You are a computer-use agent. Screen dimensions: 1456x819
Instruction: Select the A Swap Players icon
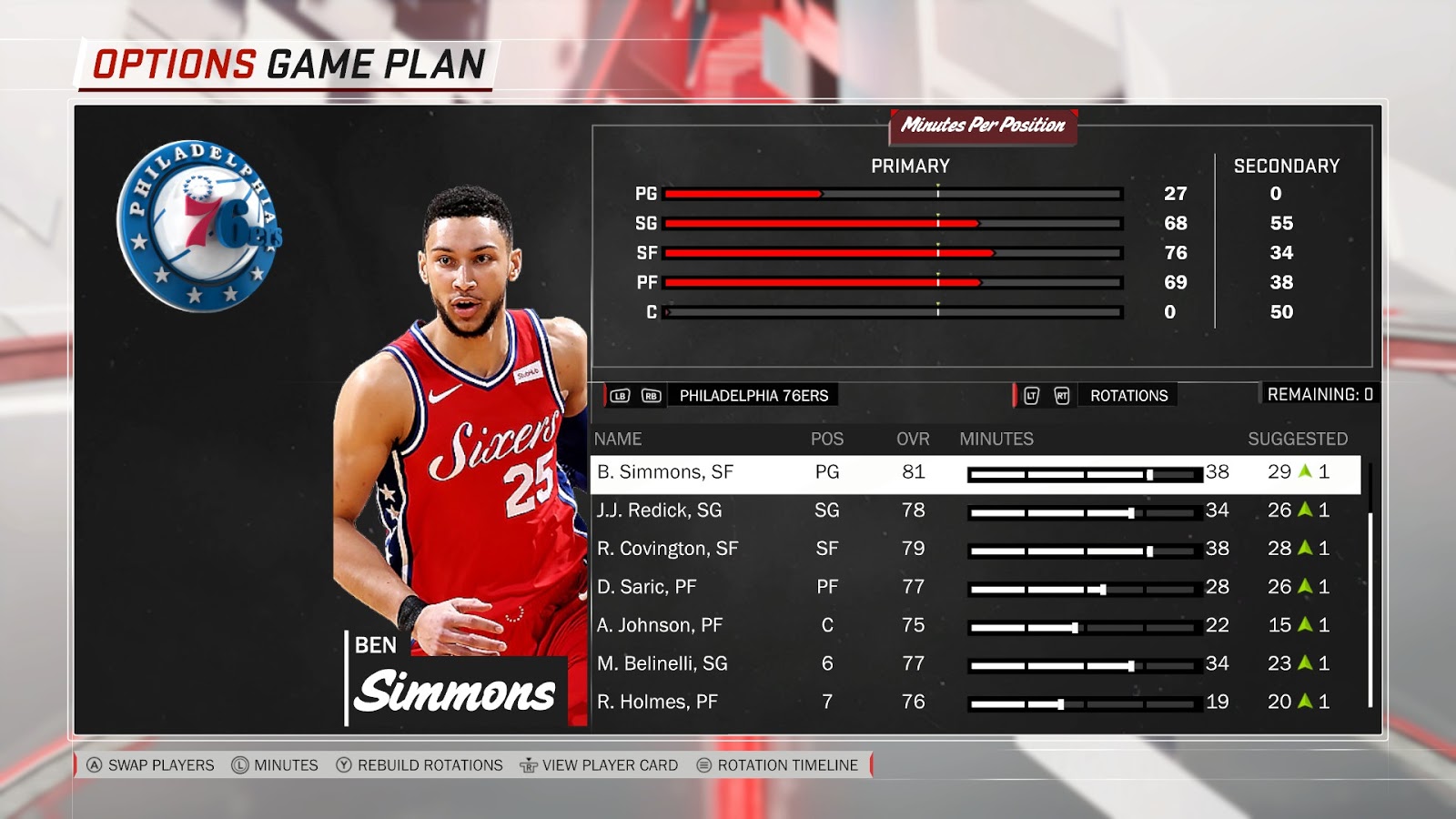pos(93,765)
